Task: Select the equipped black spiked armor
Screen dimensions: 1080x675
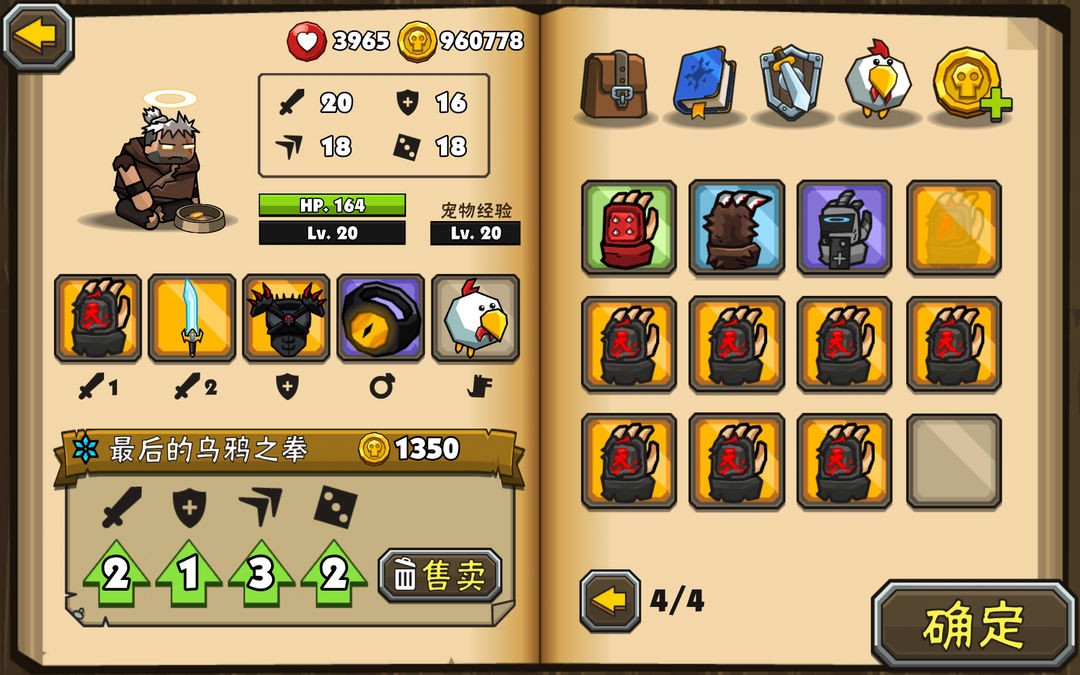Action: pos(286,318)
